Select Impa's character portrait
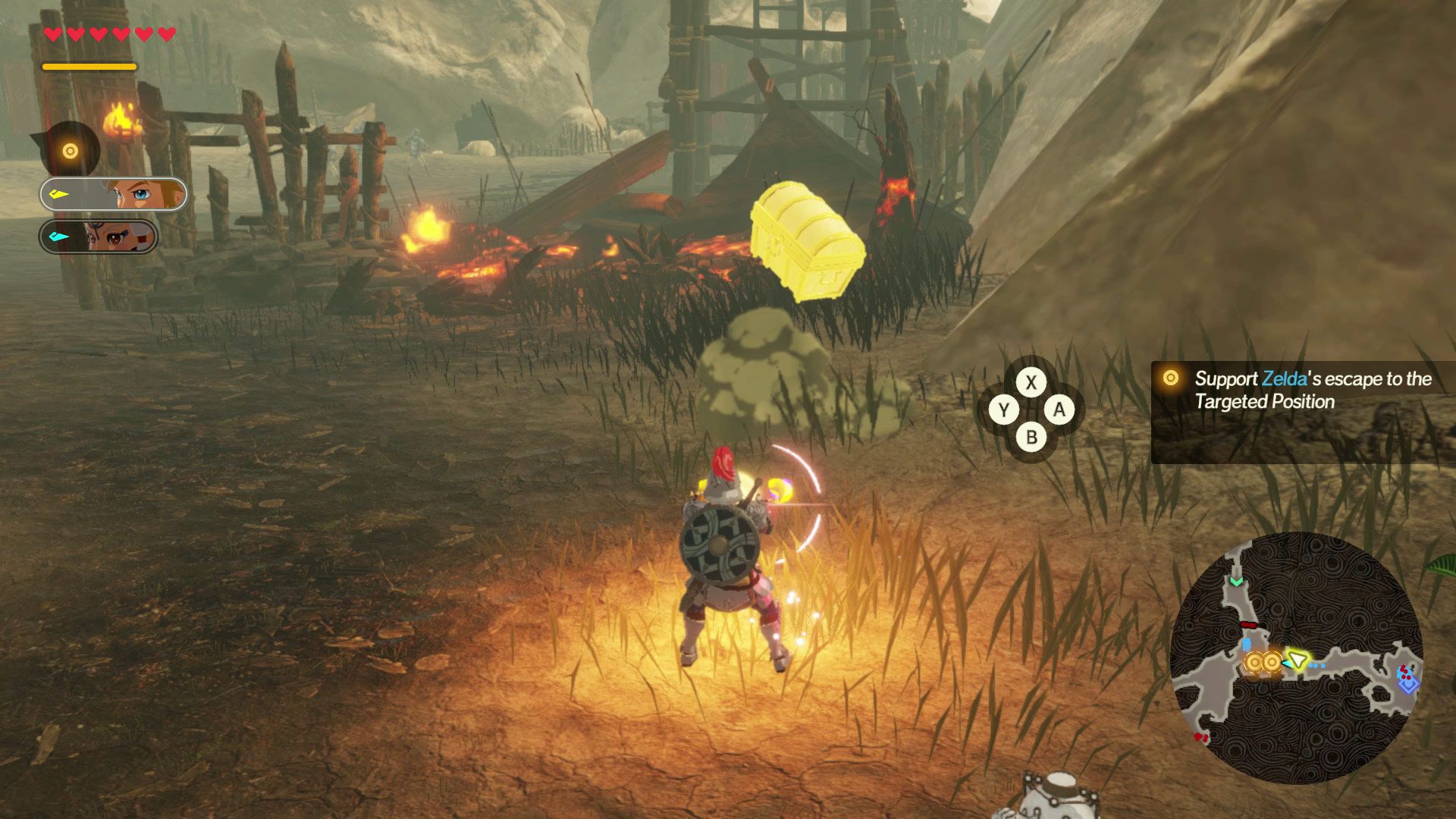 click(114, 234)
